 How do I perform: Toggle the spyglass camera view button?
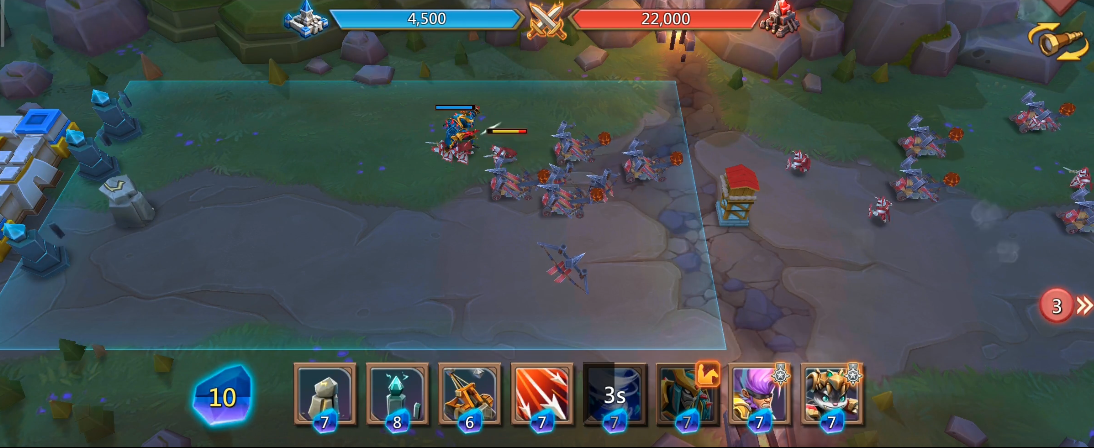(1059, 41)
